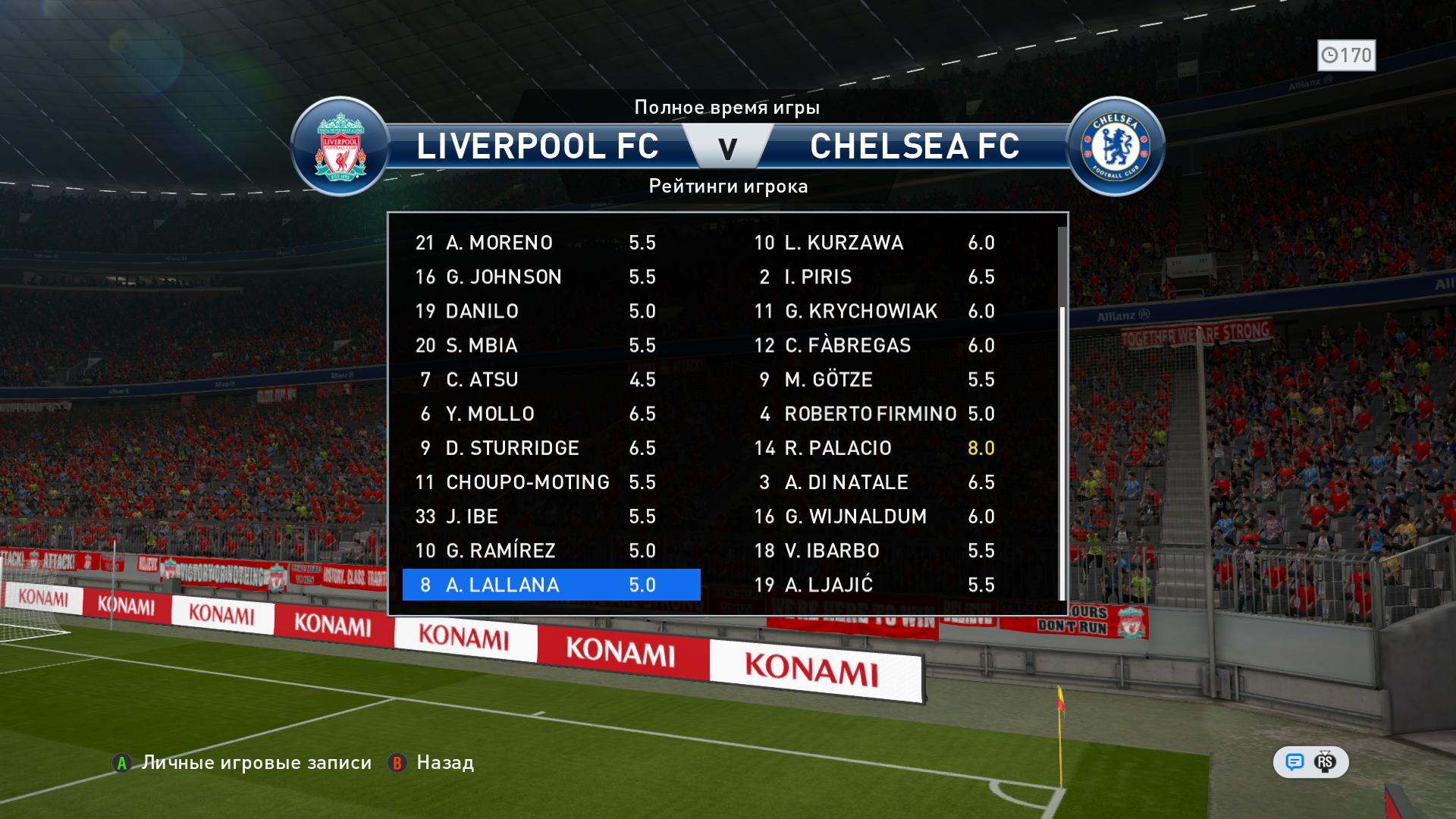The height and width of the screenshot is (819, 1456).
Task: Select A. Lallana's highlighted rating row
Action: pos(551,585)
